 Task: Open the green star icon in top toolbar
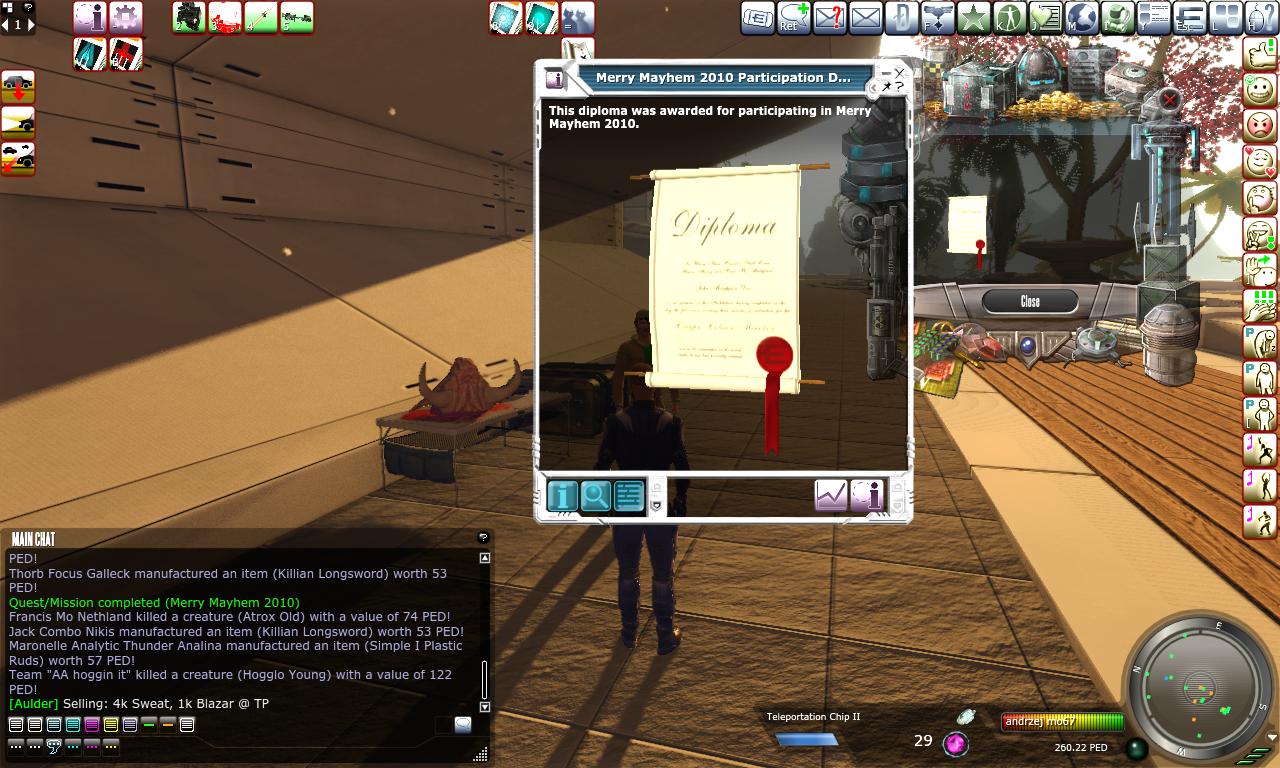(973, 18)
